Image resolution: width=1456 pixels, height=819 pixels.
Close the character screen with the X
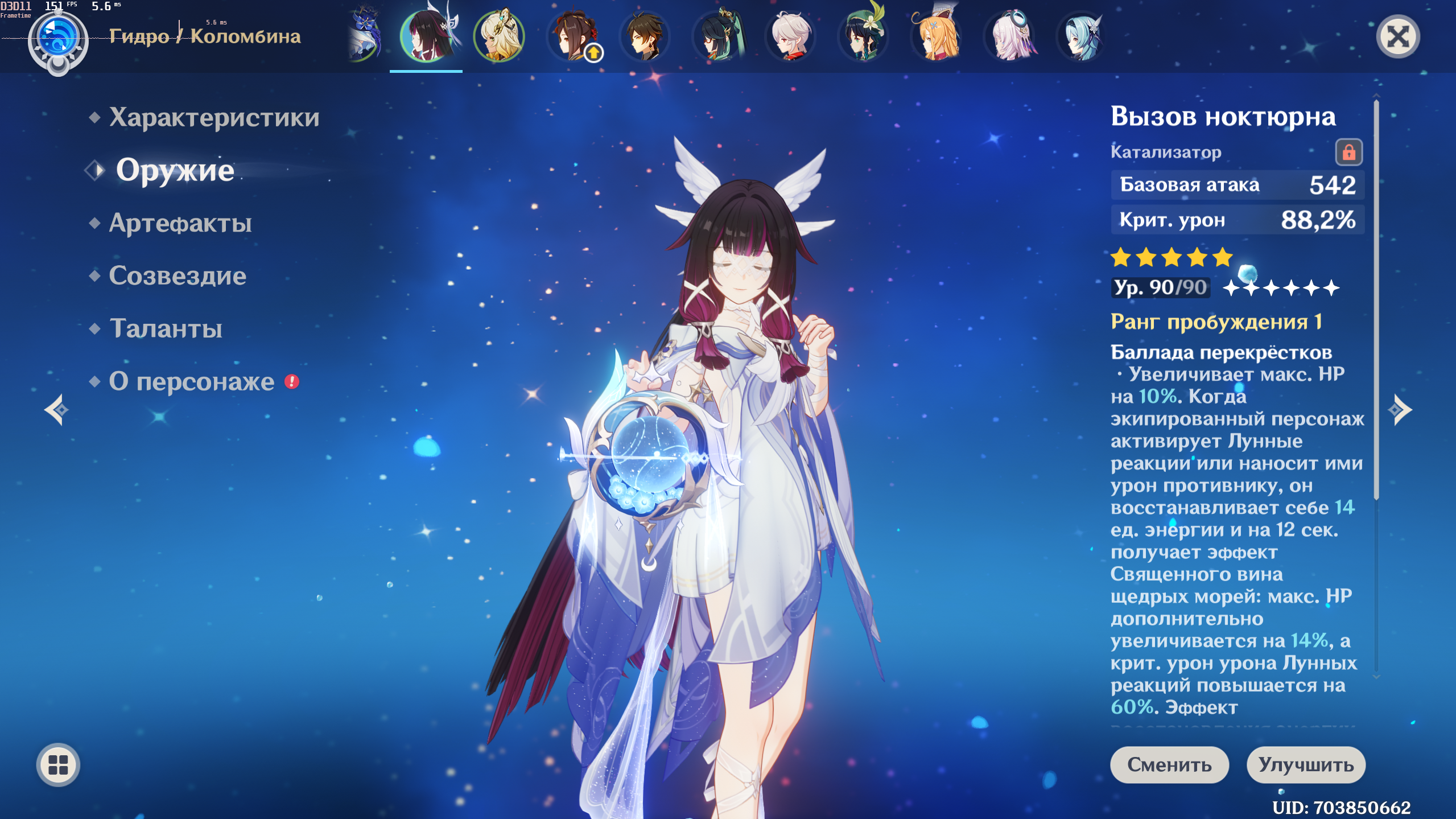click(1397, 38)
